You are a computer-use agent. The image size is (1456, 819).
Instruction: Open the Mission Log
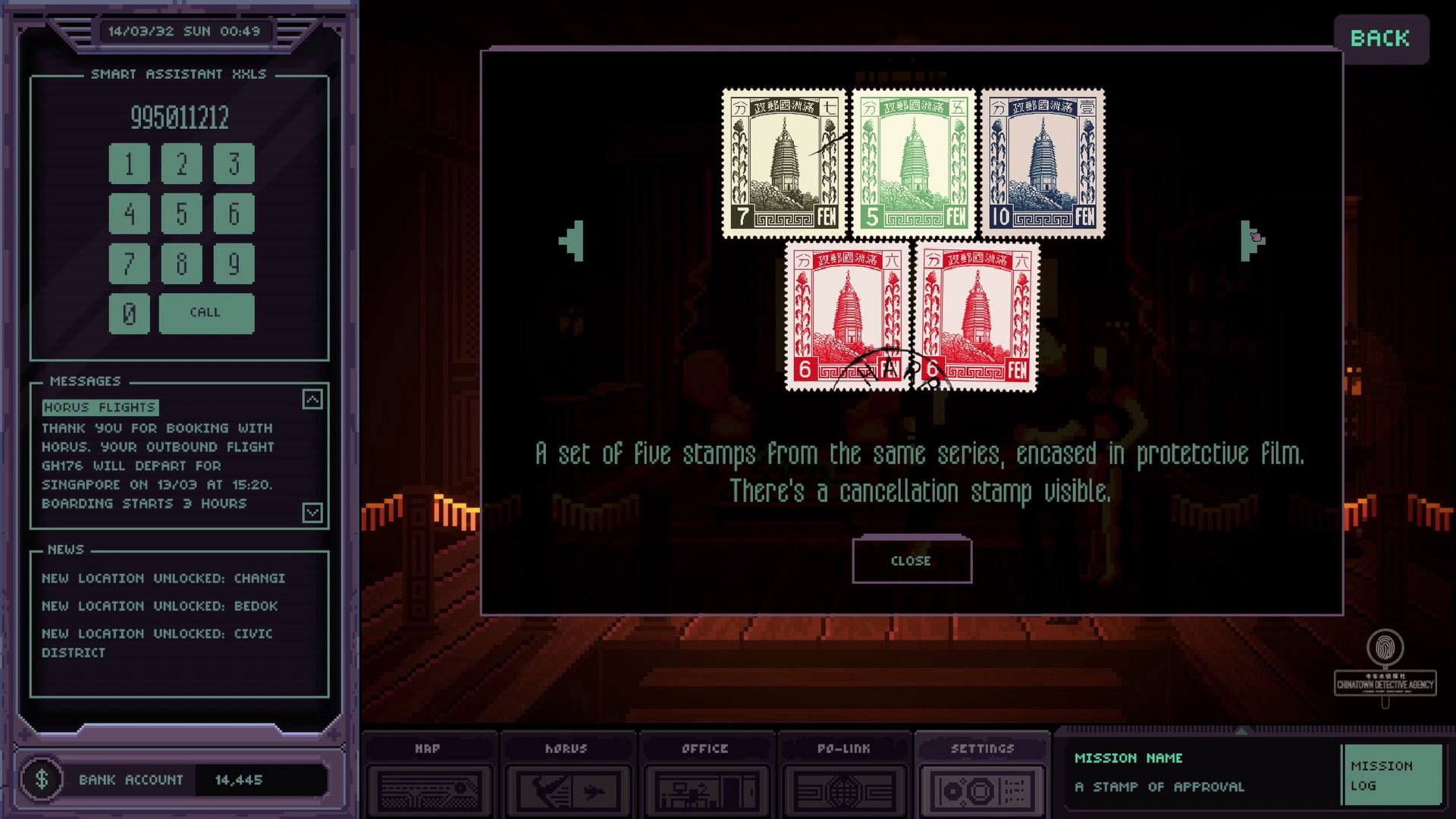pyautogui.click(x=1391, y=775)
